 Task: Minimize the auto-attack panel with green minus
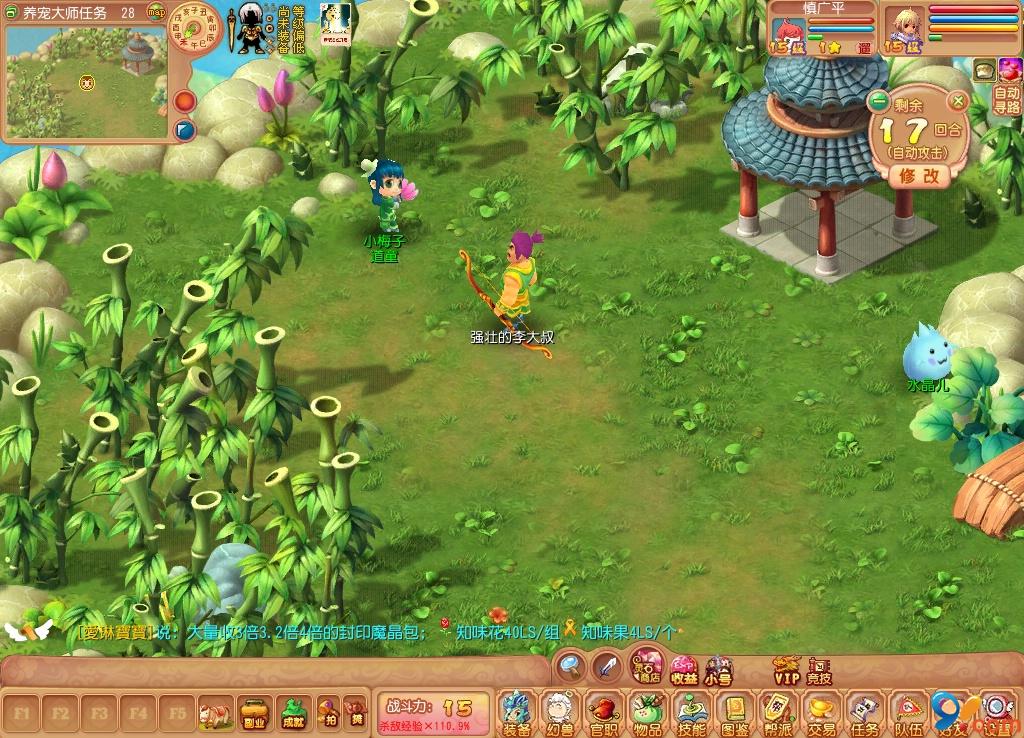[879, 101]
